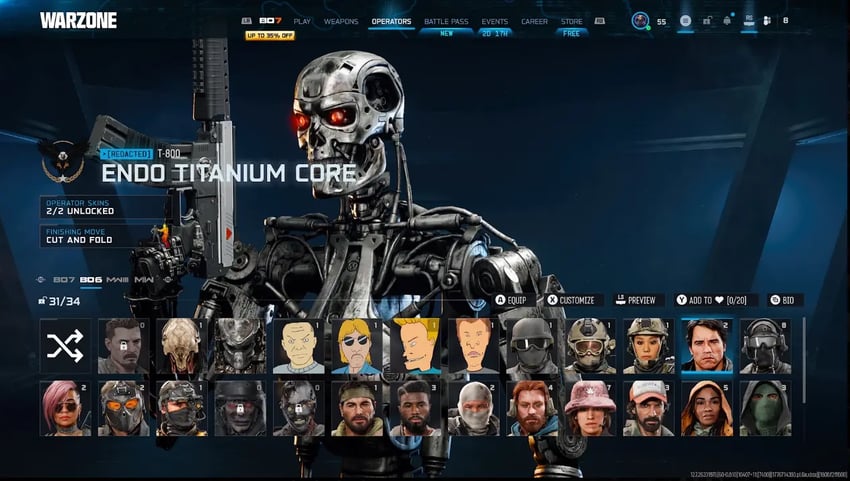Screen dimensions: 850x481
Task: Visit the Store tab
Action: click(571, 21)
